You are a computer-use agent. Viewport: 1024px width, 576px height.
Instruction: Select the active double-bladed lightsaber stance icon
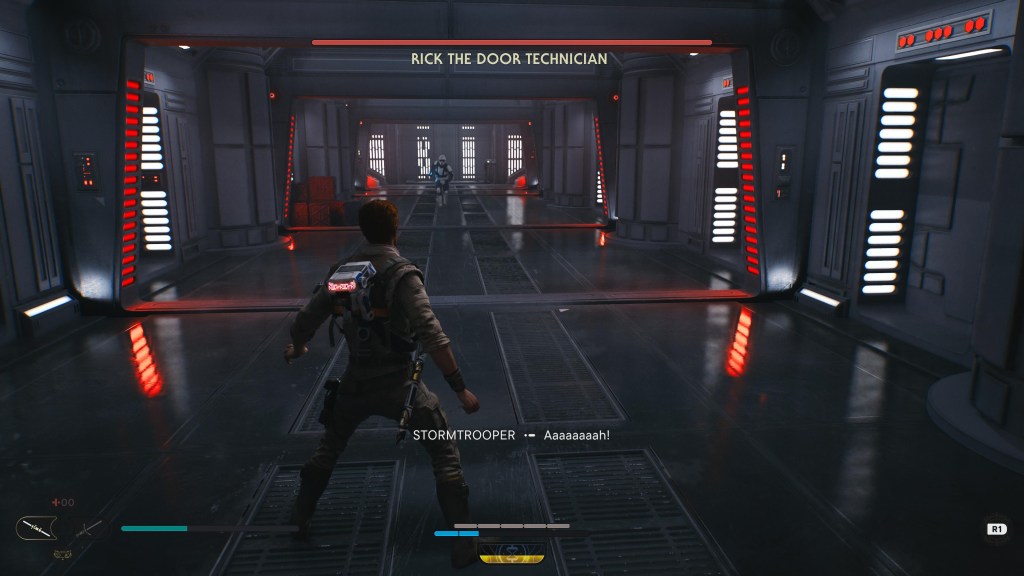click(x=34, y=527)
